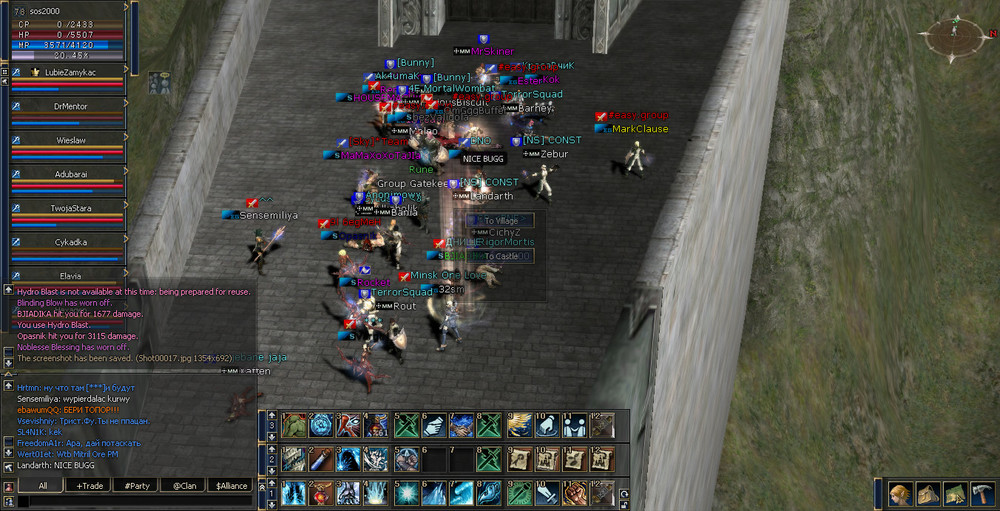Viewport: 1000px width, 511px height.
Task: Switch to the All chat tab
Action: tap(42, 485)
